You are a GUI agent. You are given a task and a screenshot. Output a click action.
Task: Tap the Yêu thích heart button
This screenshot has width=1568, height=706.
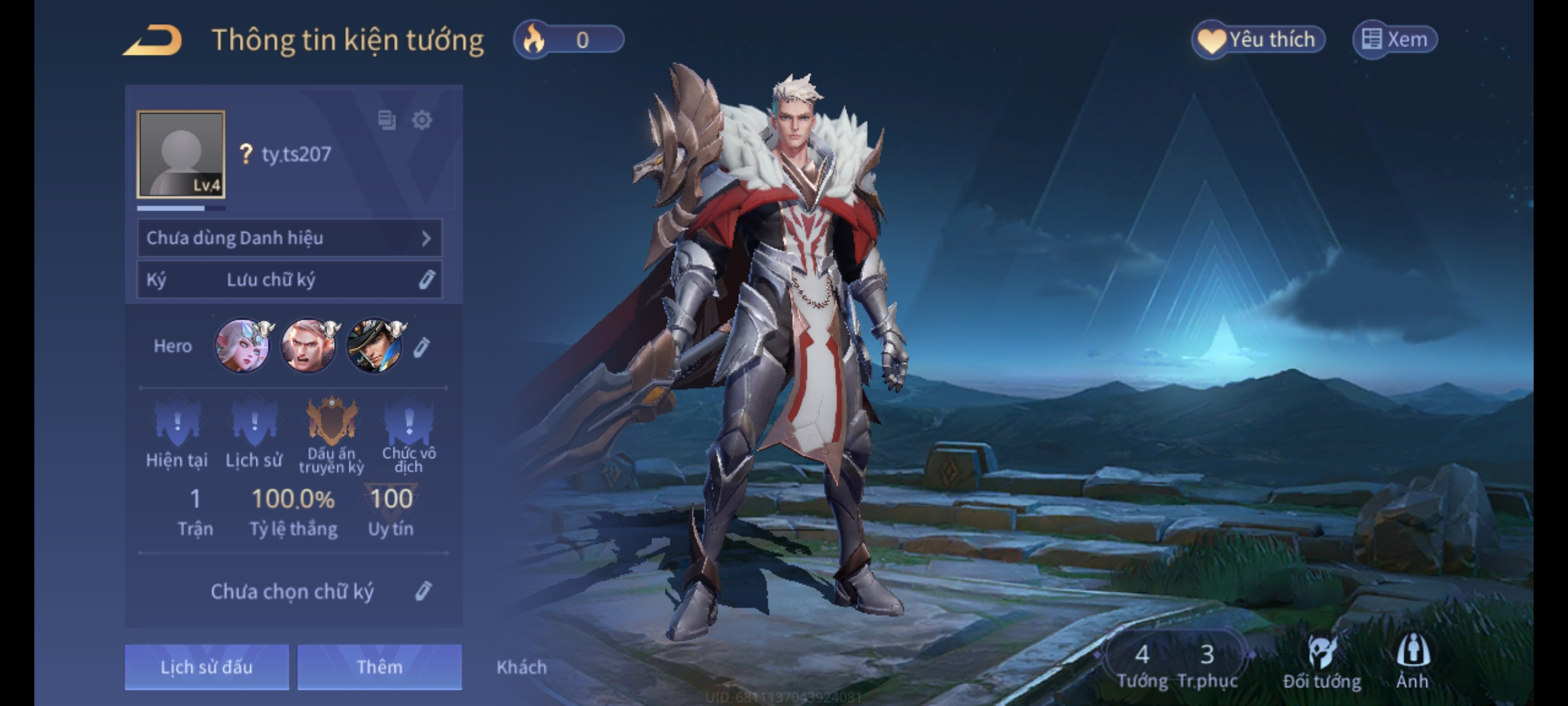(x=1258, y=40)
